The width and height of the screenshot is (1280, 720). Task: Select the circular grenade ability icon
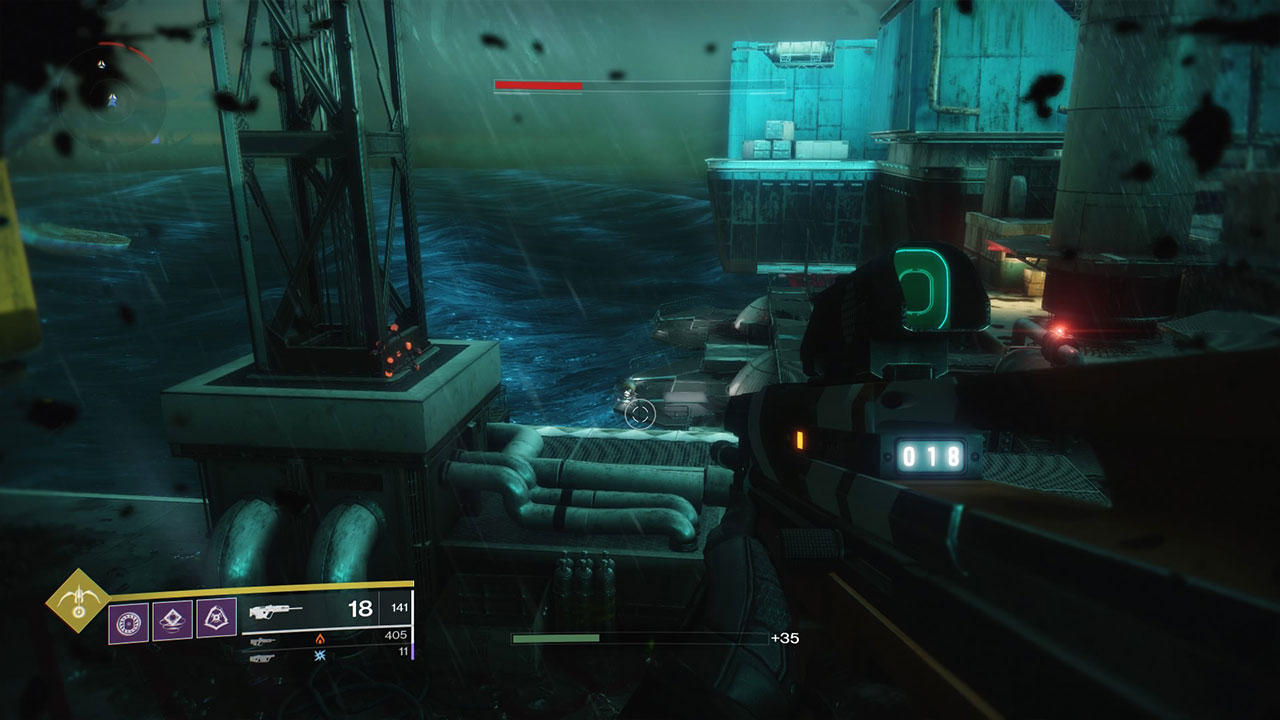pyautogui.click(x=128, y=622)
